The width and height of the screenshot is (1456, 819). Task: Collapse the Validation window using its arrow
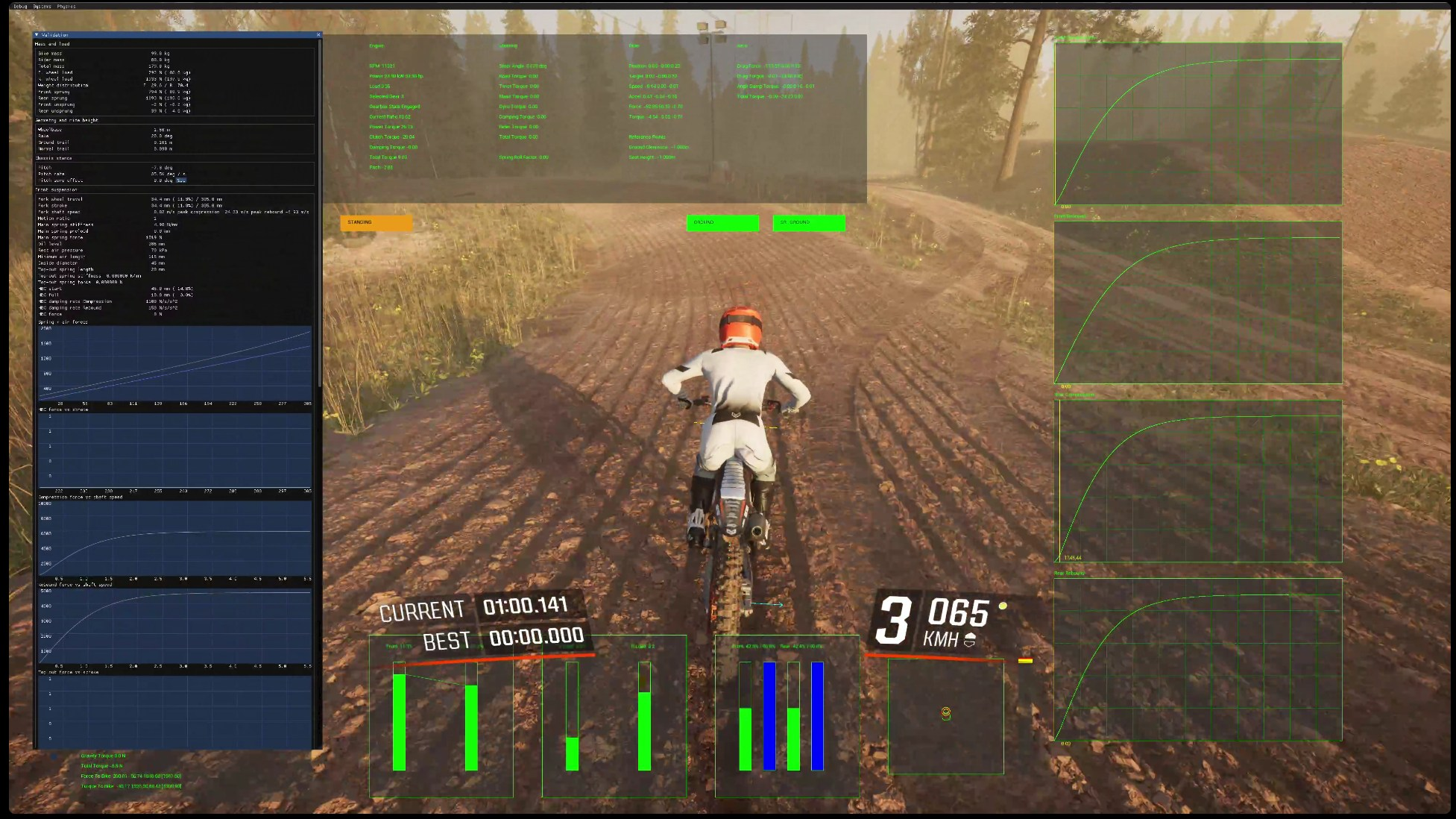click(37, 35)
